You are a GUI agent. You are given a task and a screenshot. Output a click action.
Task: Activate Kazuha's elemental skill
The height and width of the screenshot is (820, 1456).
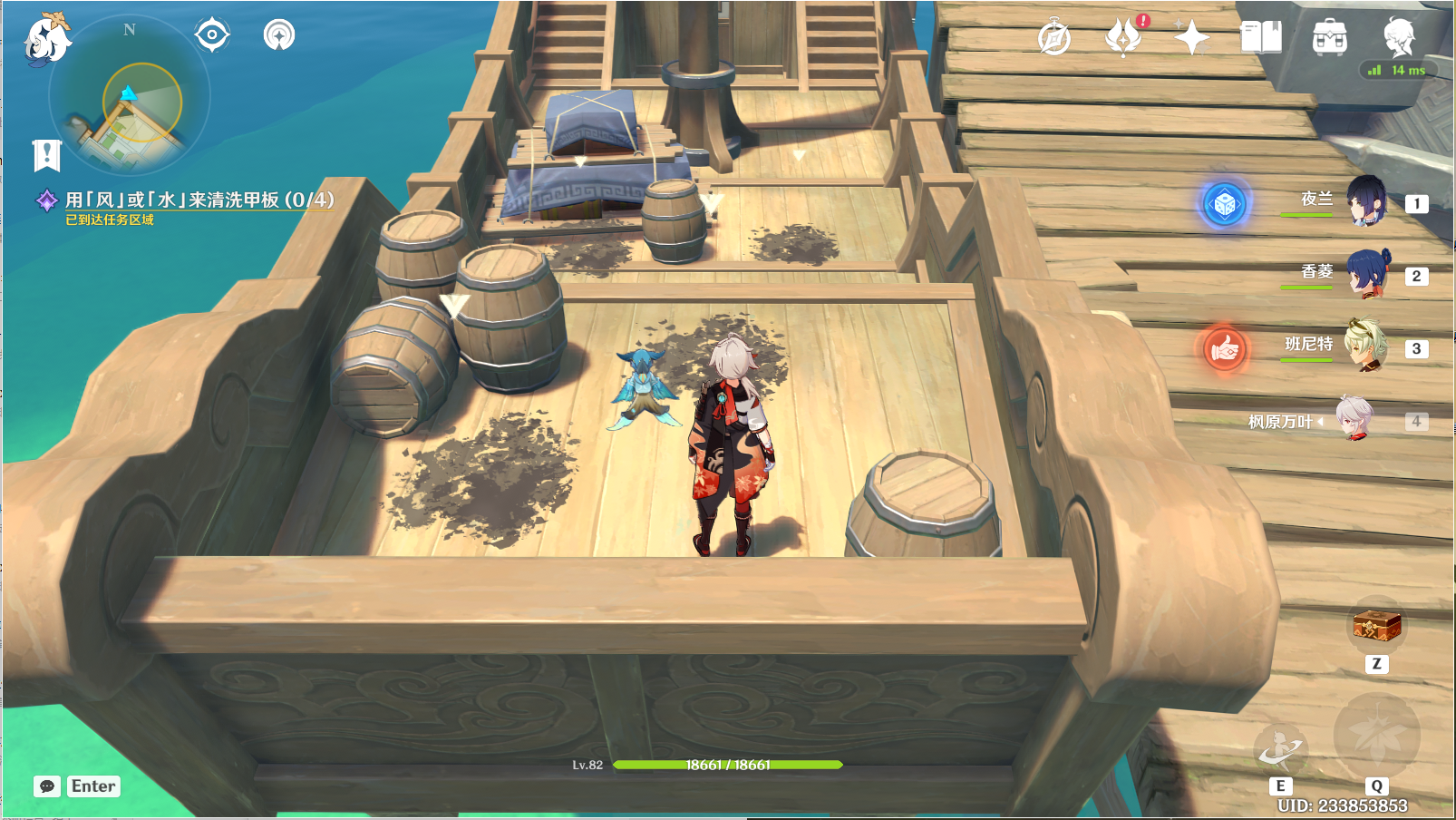pos(1280,749)
